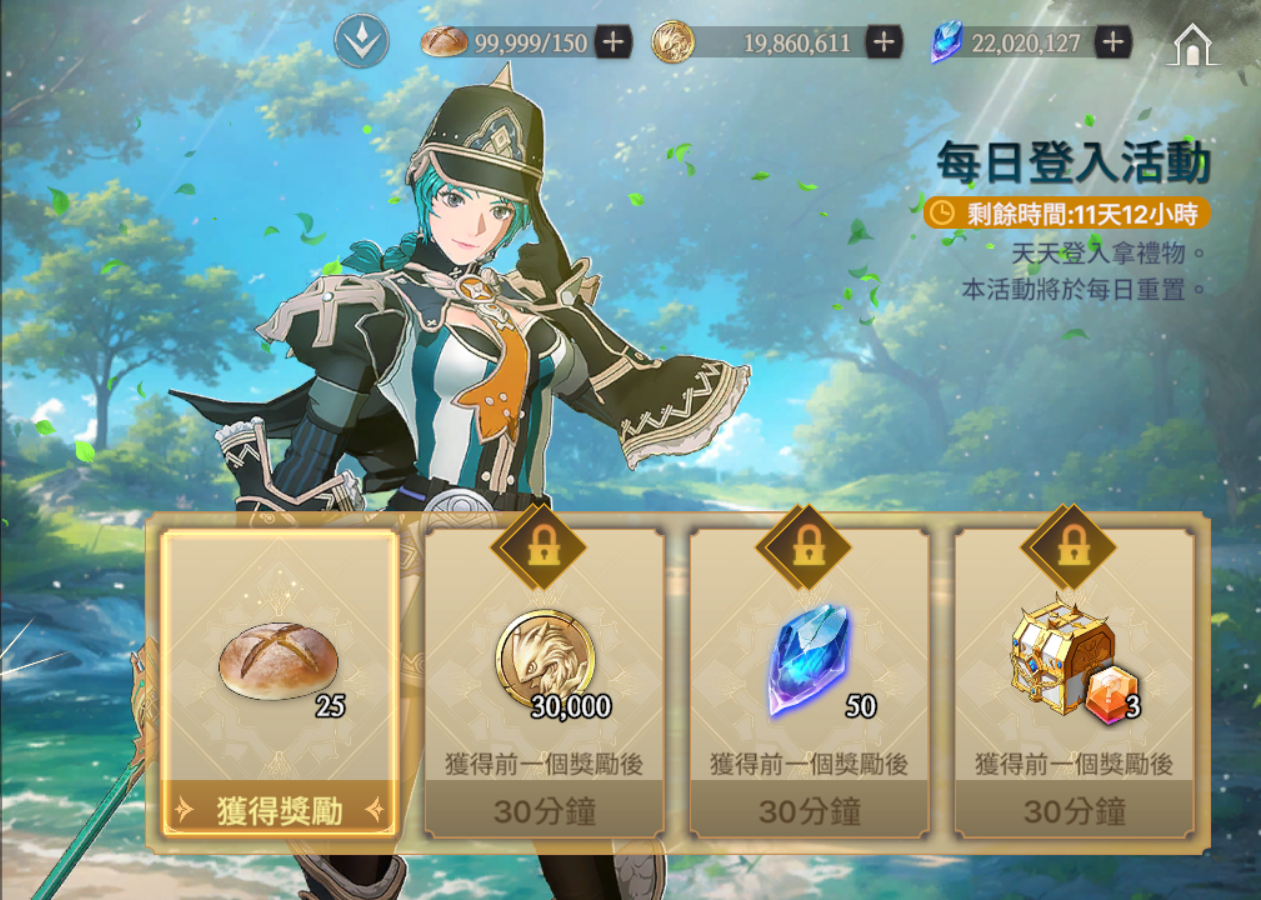Open the round emblem dropdown icon
Screen dimensions: 1261x900
pyautogui.click(x=361, y=42)
